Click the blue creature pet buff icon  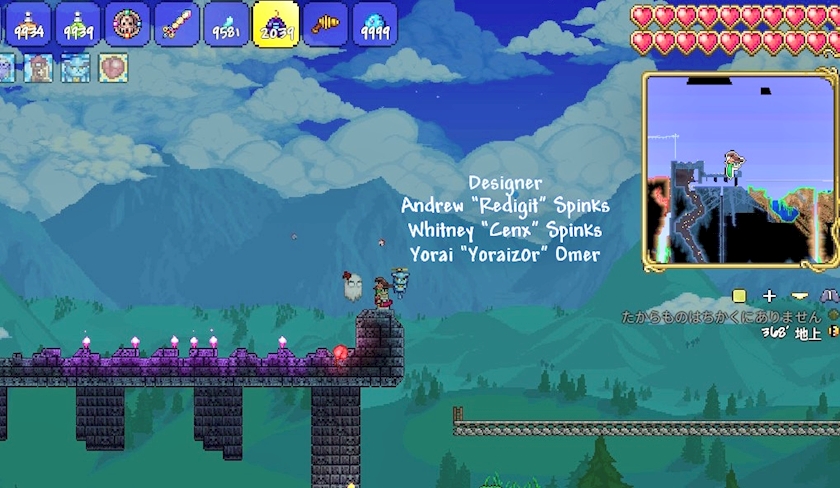coord(75,68)
